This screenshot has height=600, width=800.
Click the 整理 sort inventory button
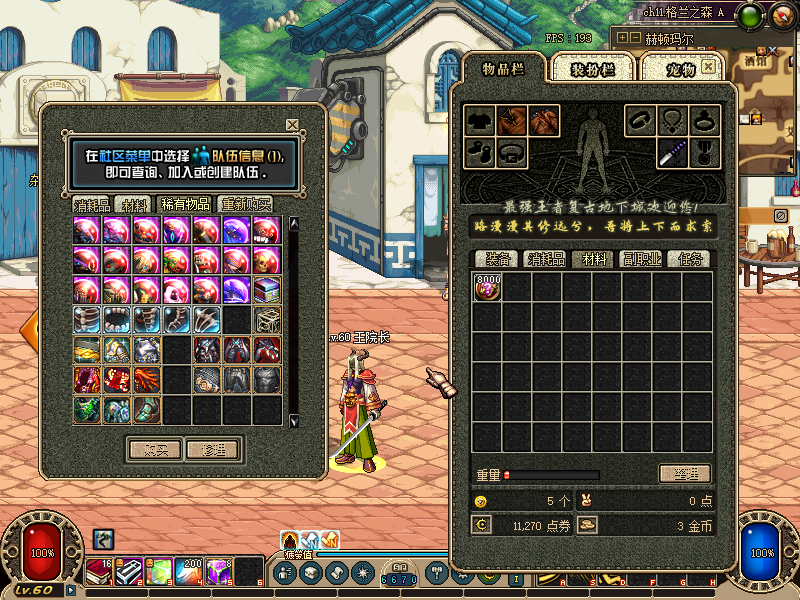click(x=684, y=474)
